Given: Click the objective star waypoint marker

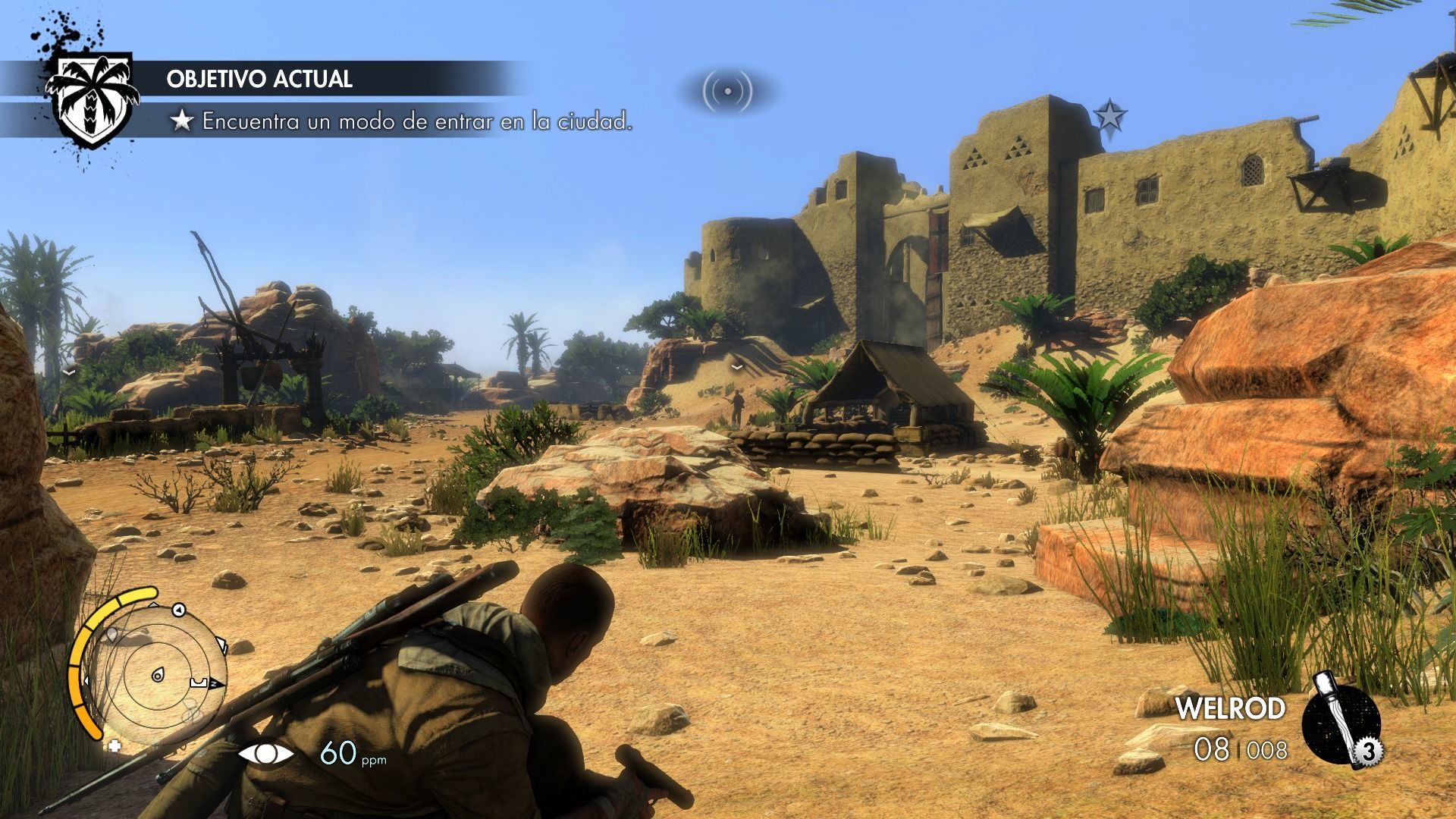Looking at the screenshot, I should click(1110, 116).
